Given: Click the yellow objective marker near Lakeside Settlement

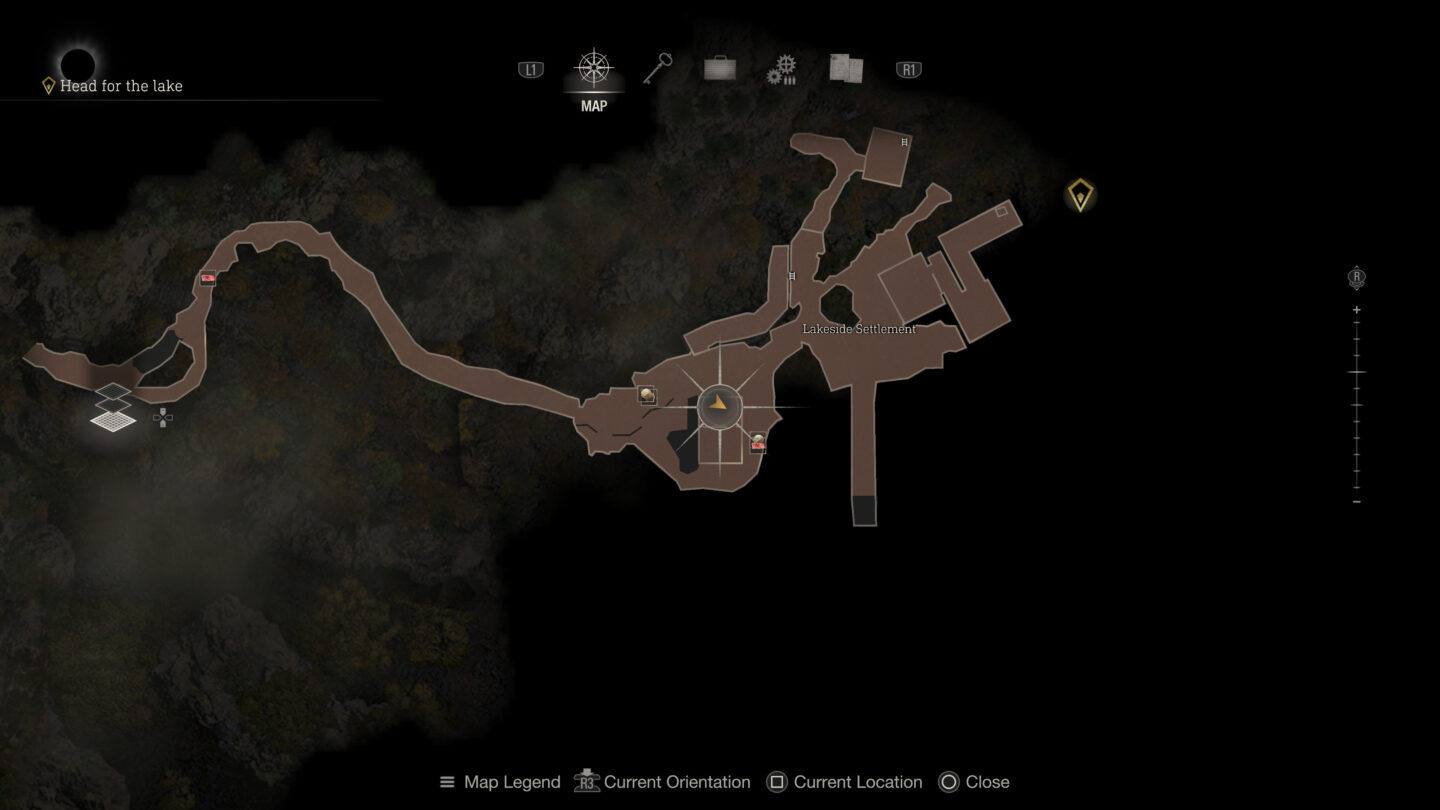Looking at the screenshot, I should point(1080,197).
